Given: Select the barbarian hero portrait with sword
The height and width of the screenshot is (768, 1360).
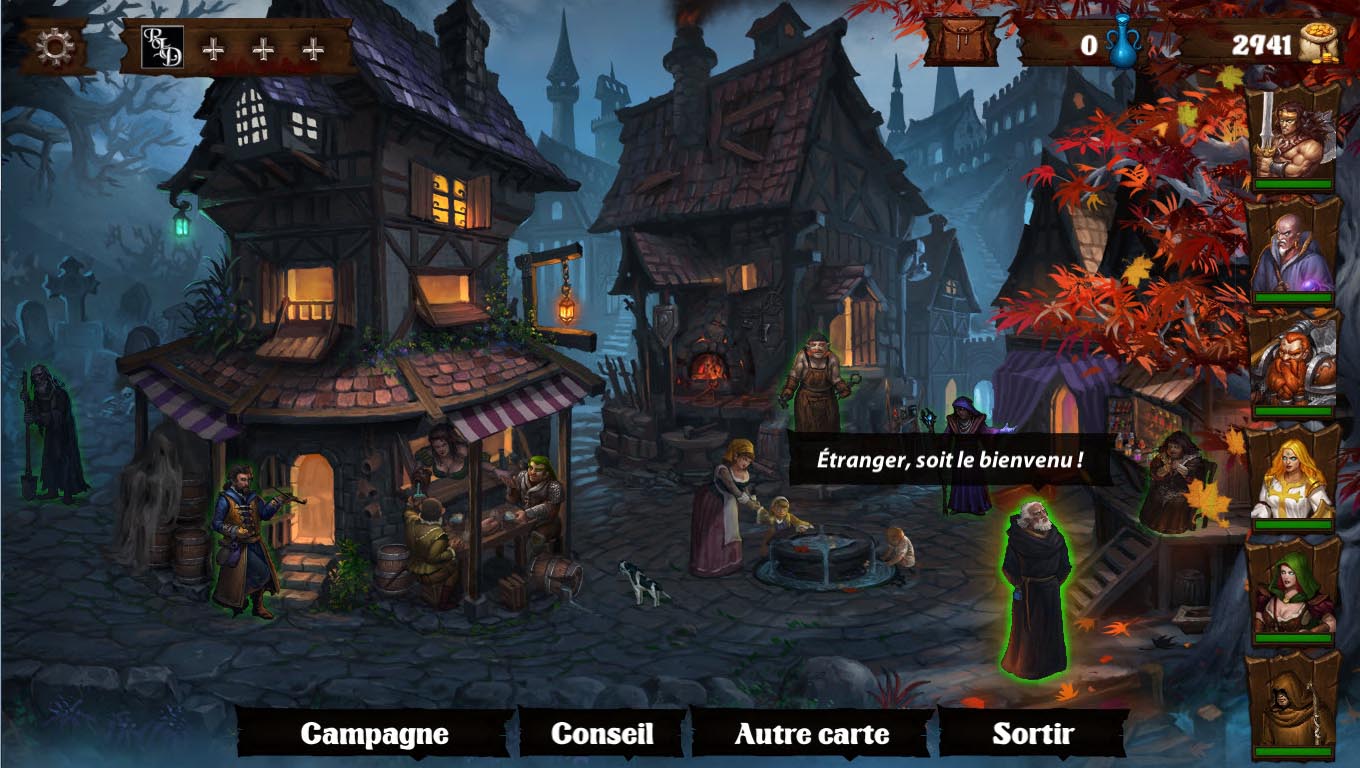Looking at the screenshot, I should tap(1293, 136).
